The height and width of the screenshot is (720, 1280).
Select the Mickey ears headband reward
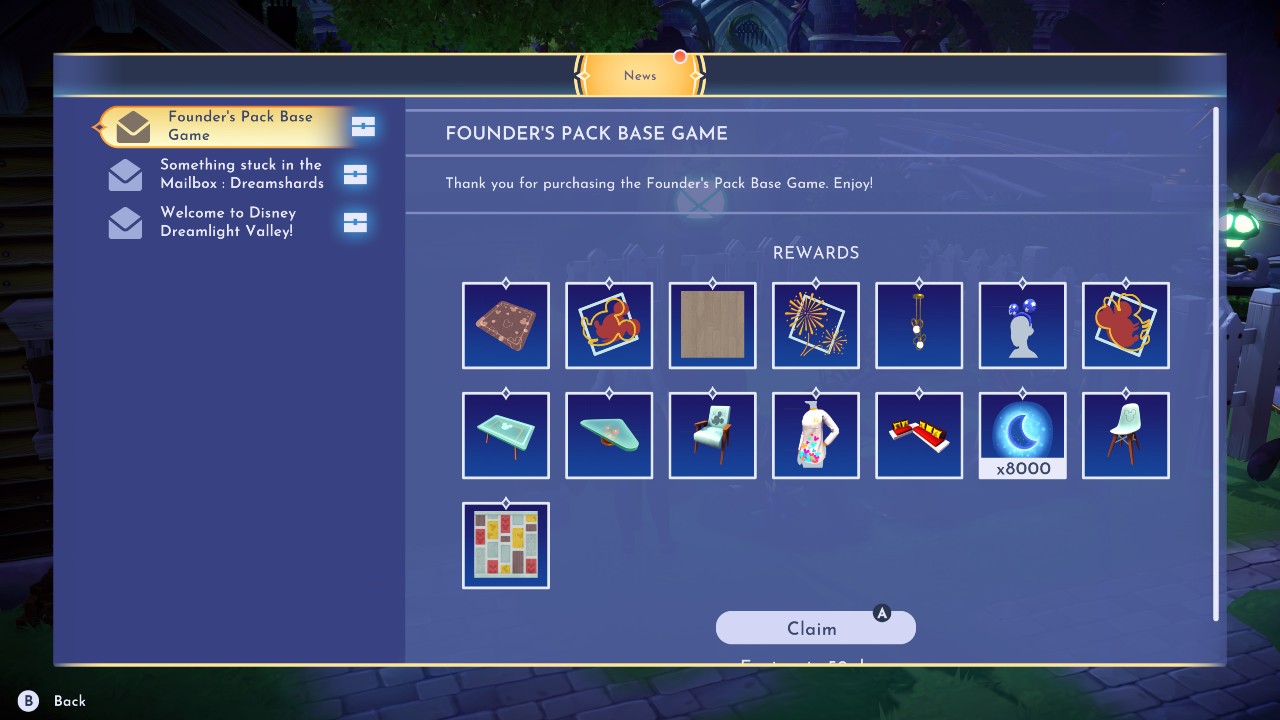click(x=1022, y=325)
